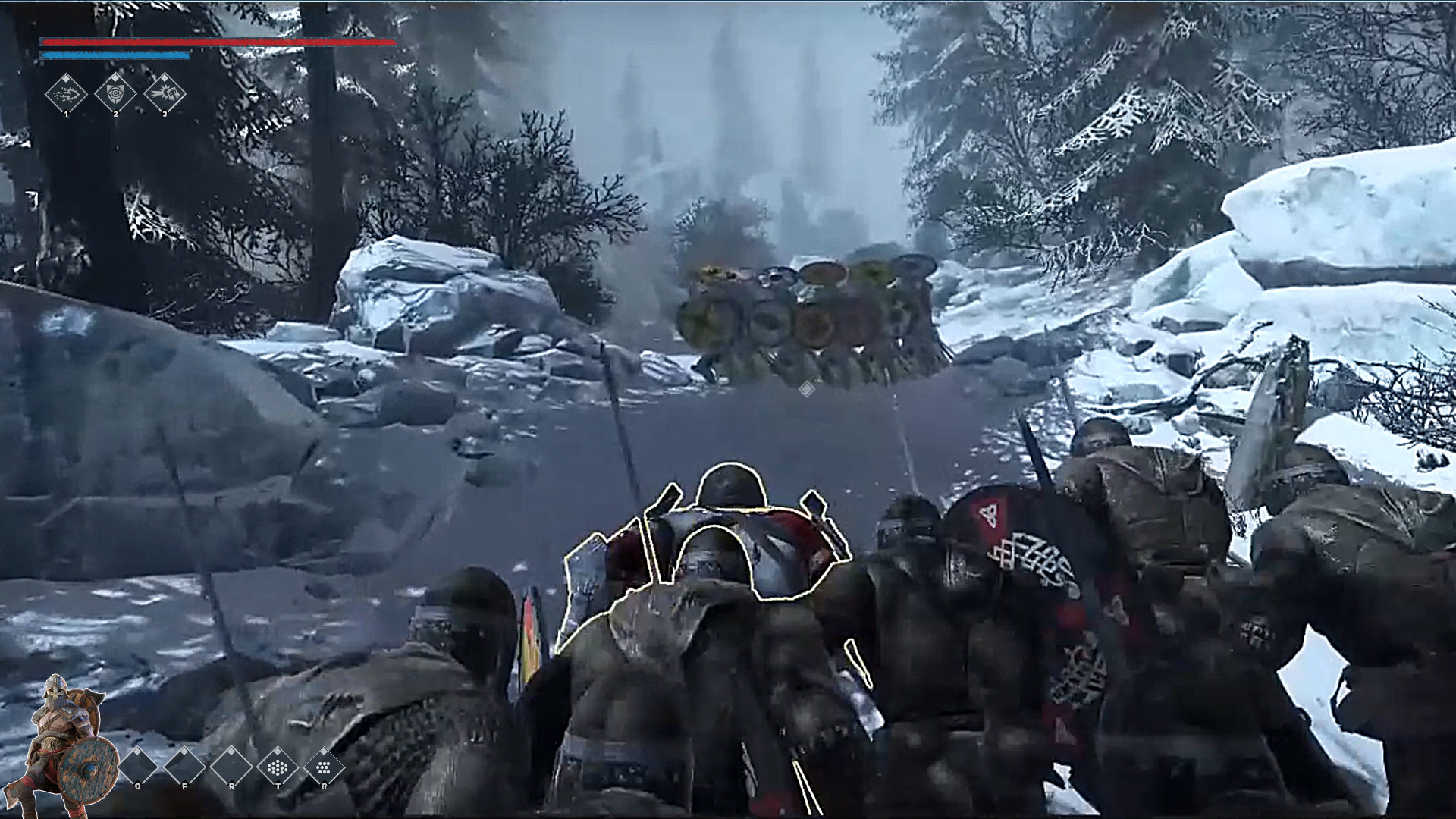Open the feat row under the health bar
Viewport: 1456px width, 819px height.
[x=115, y=94]
